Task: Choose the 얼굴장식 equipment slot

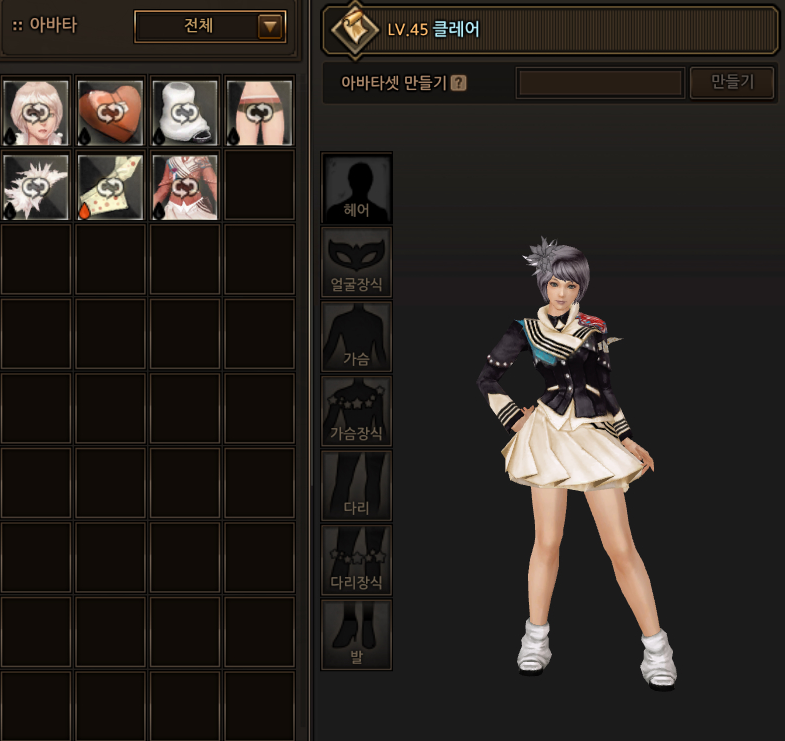Action: (356, 262)
